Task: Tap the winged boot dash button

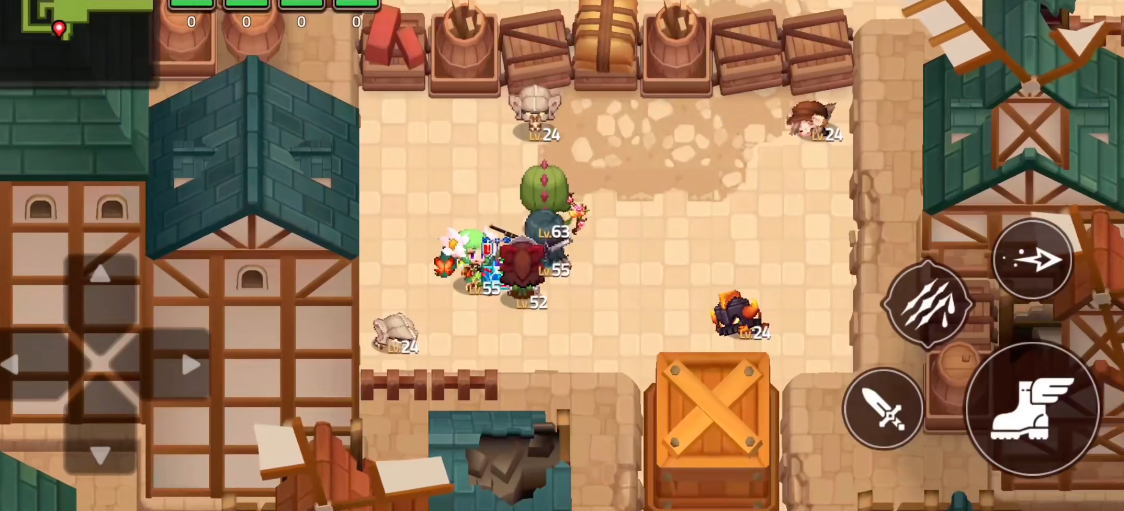Action: pos(1032,408)
